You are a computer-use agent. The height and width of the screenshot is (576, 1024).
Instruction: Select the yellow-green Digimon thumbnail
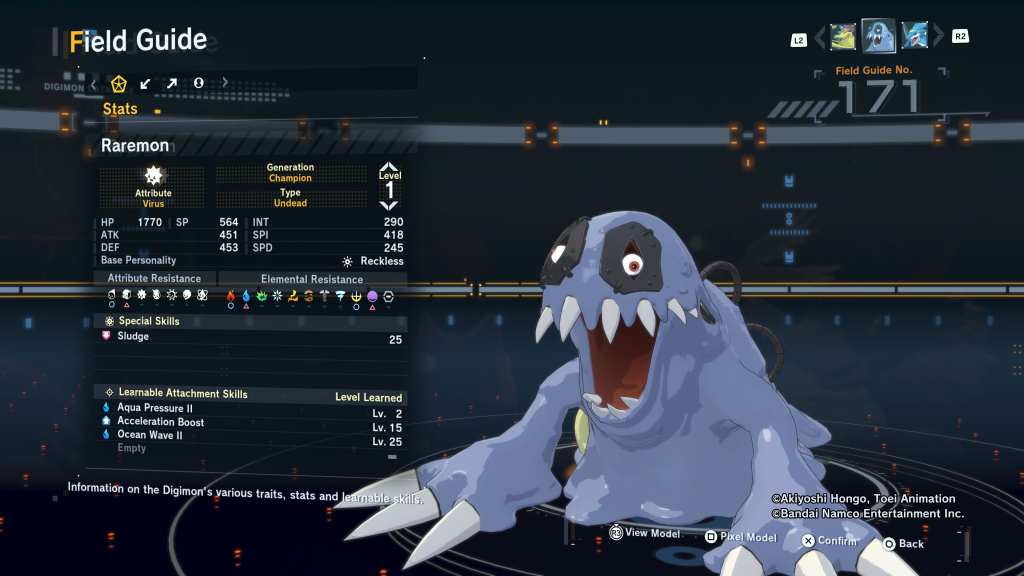843,38
